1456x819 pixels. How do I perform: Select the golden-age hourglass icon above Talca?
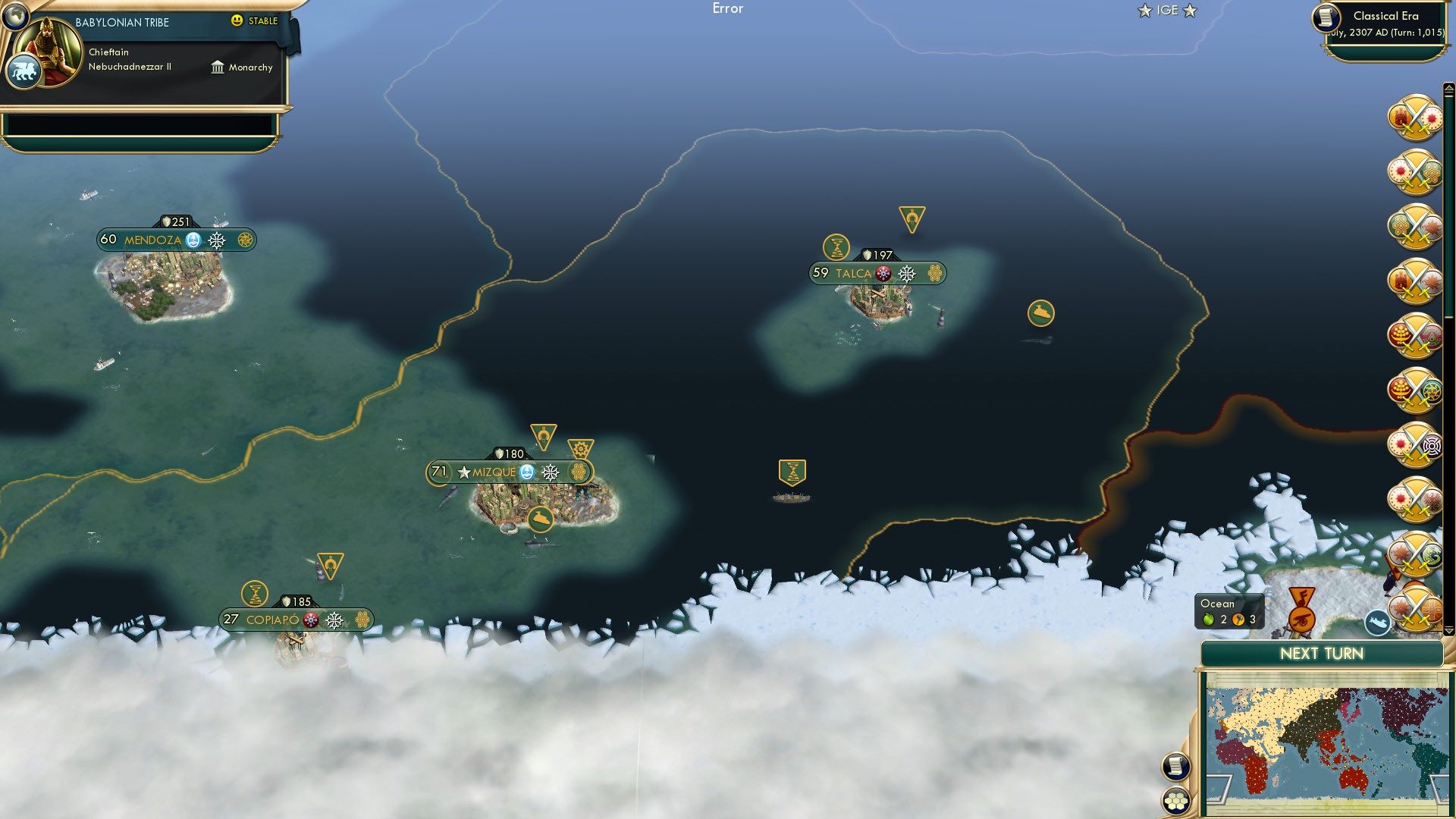[835, 246]
